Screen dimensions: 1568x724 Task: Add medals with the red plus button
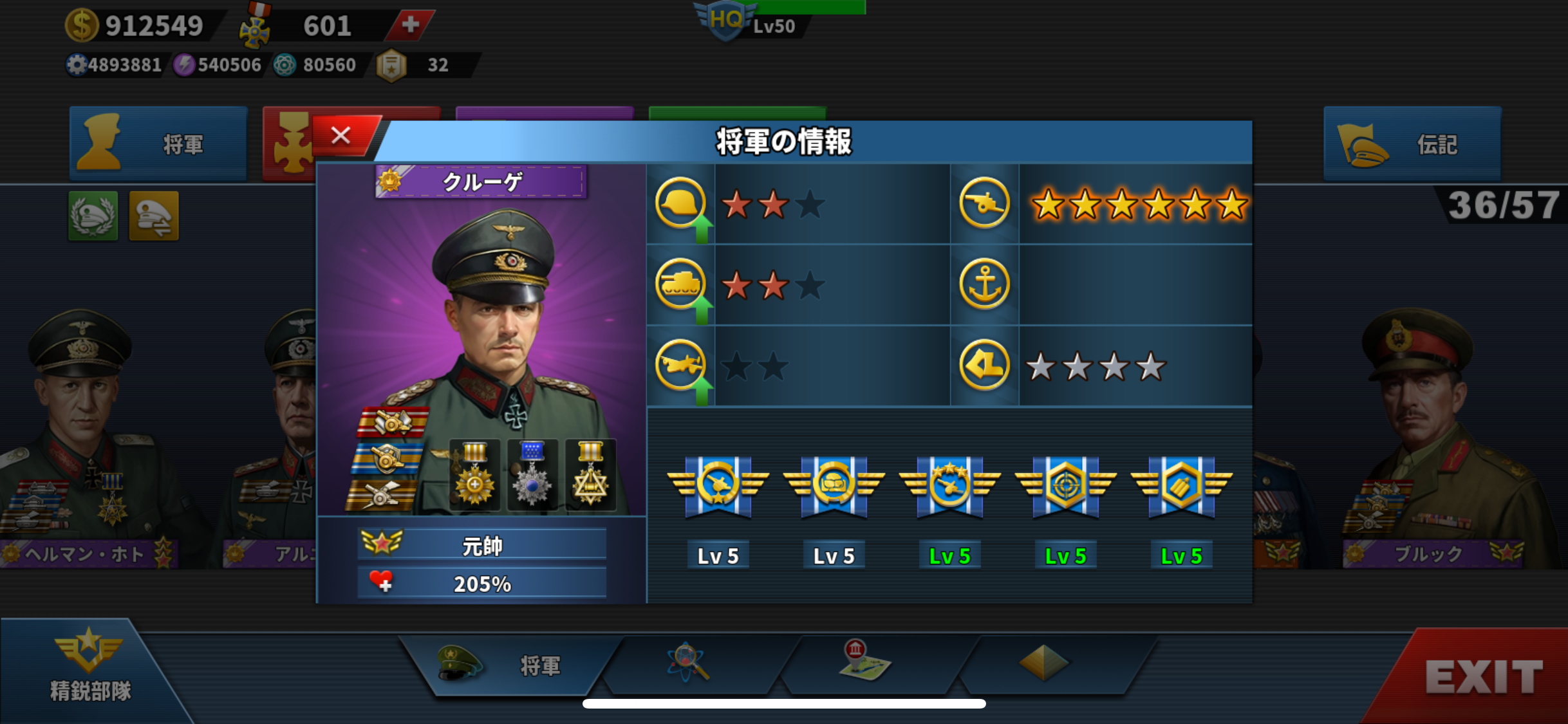point(410,25)
